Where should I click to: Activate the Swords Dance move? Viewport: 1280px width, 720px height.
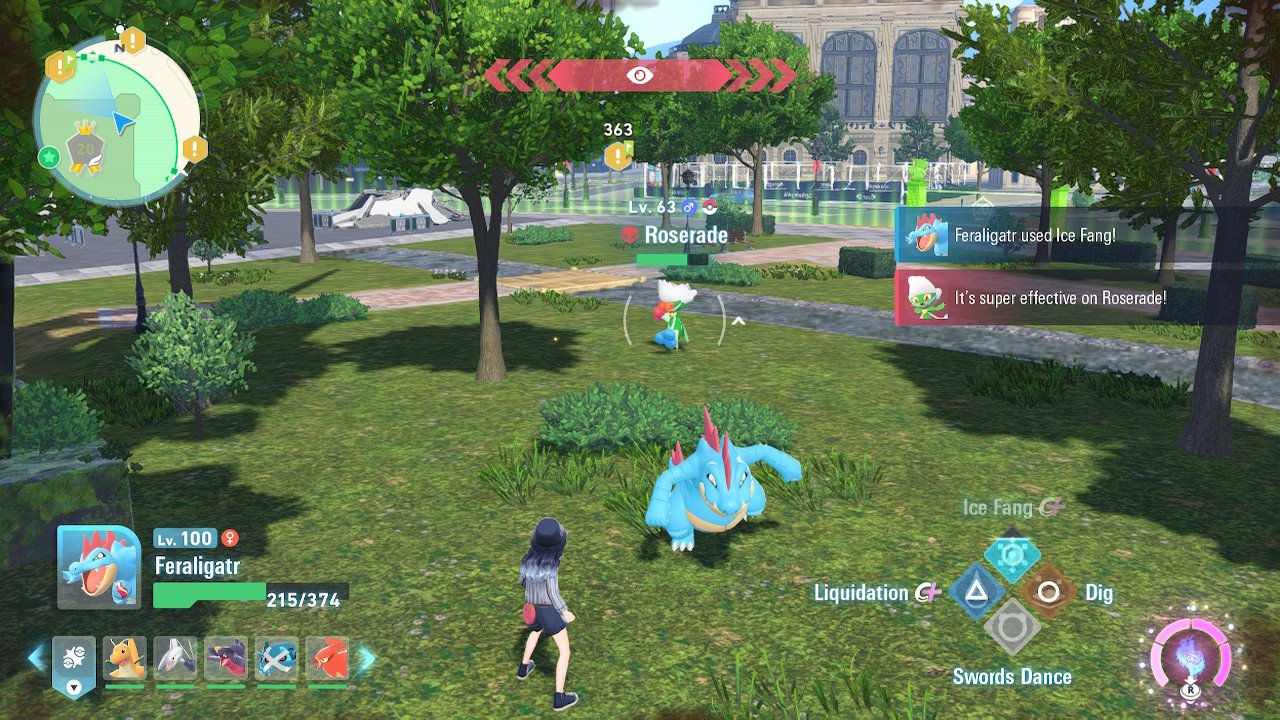click(x=1012, y=628)
